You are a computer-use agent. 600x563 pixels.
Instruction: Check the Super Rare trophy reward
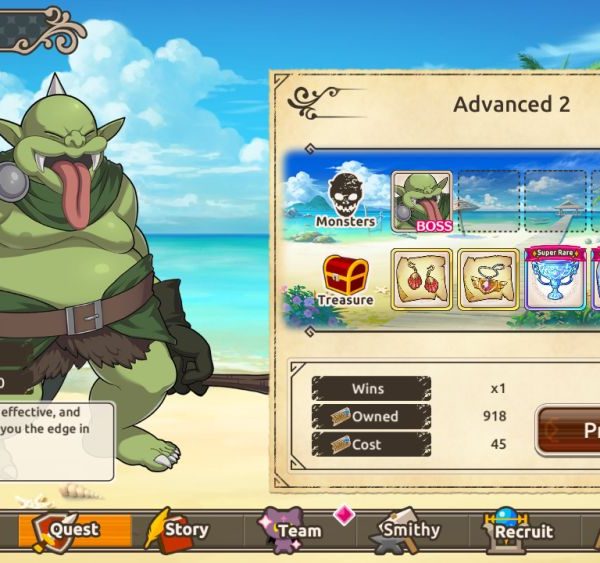[x=555, y=280]
